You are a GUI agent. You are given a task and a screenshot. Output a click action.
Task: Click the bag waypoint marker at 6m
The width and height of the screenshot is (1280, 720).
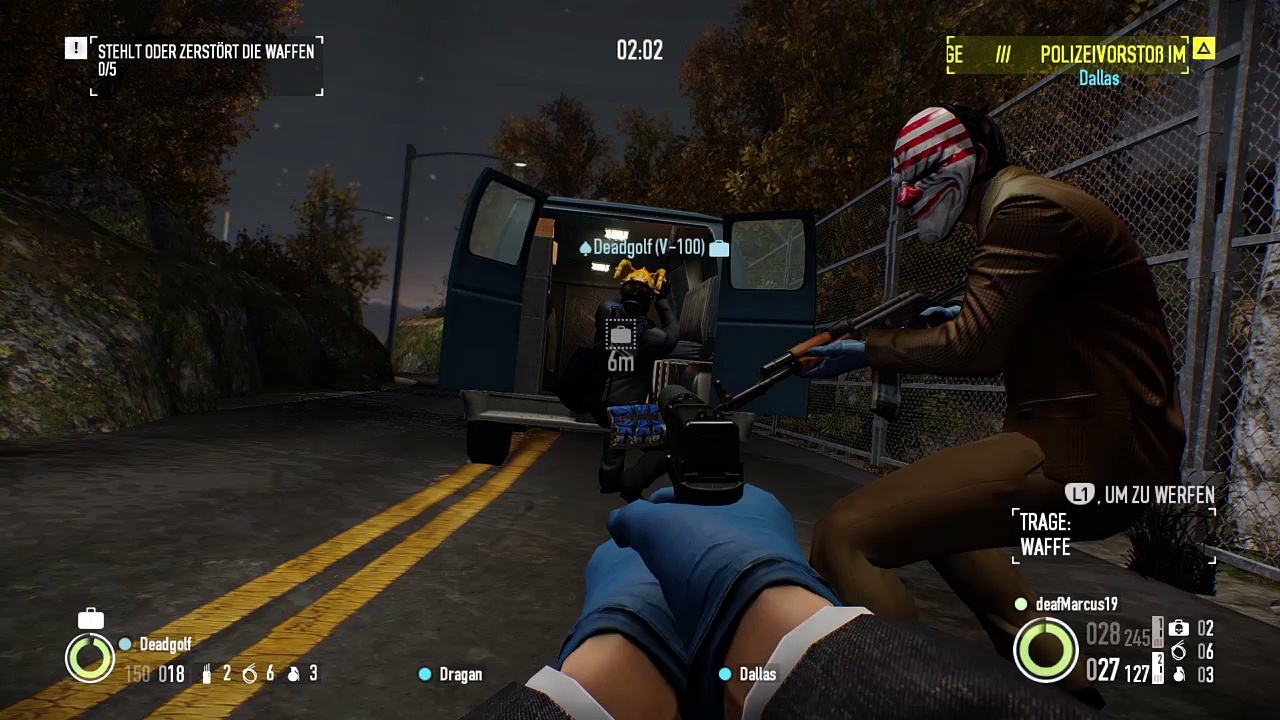(620, 335)
